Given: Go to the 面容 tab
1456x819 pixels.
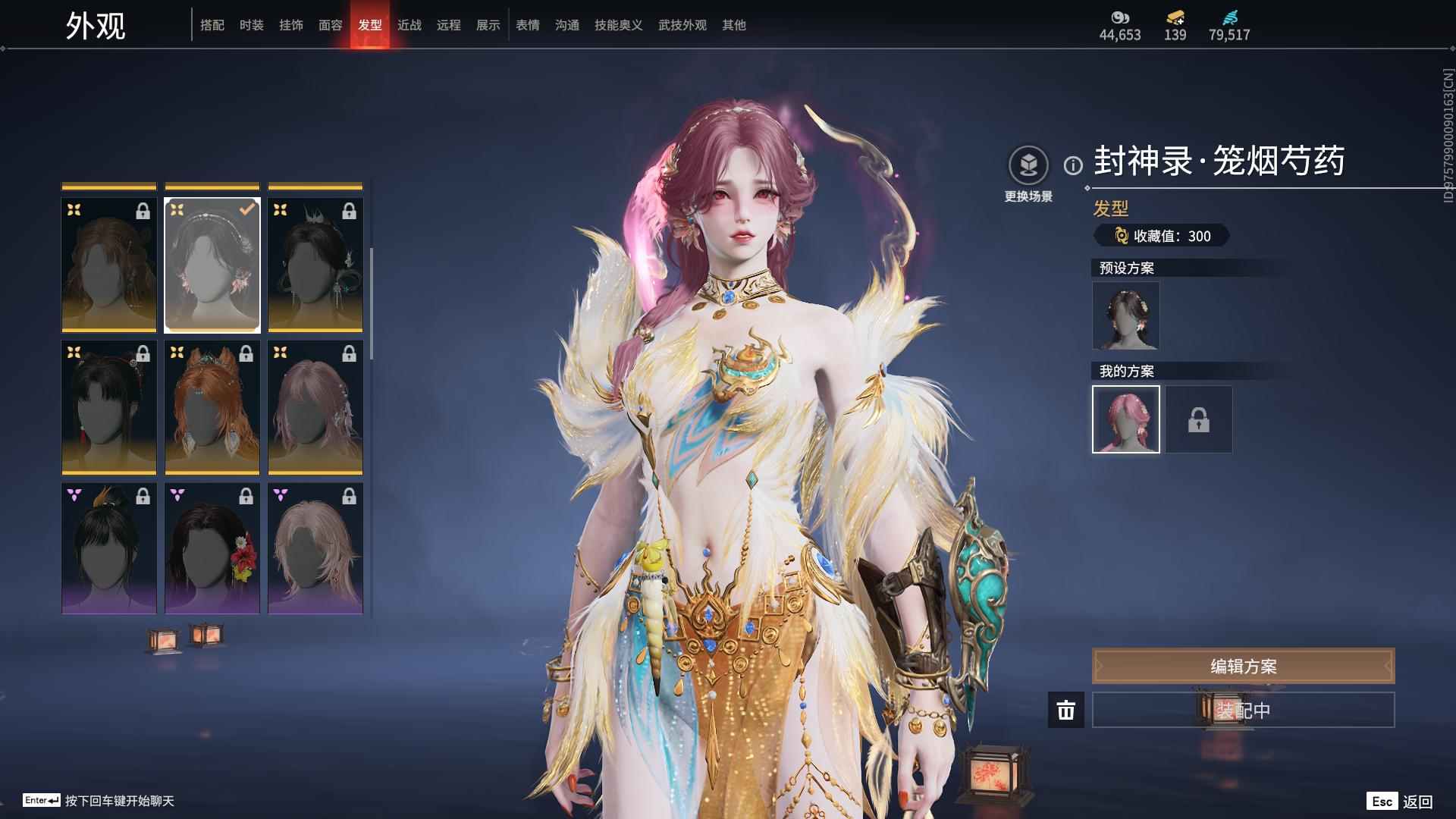Looking at the screenshot, I should 330,25.
